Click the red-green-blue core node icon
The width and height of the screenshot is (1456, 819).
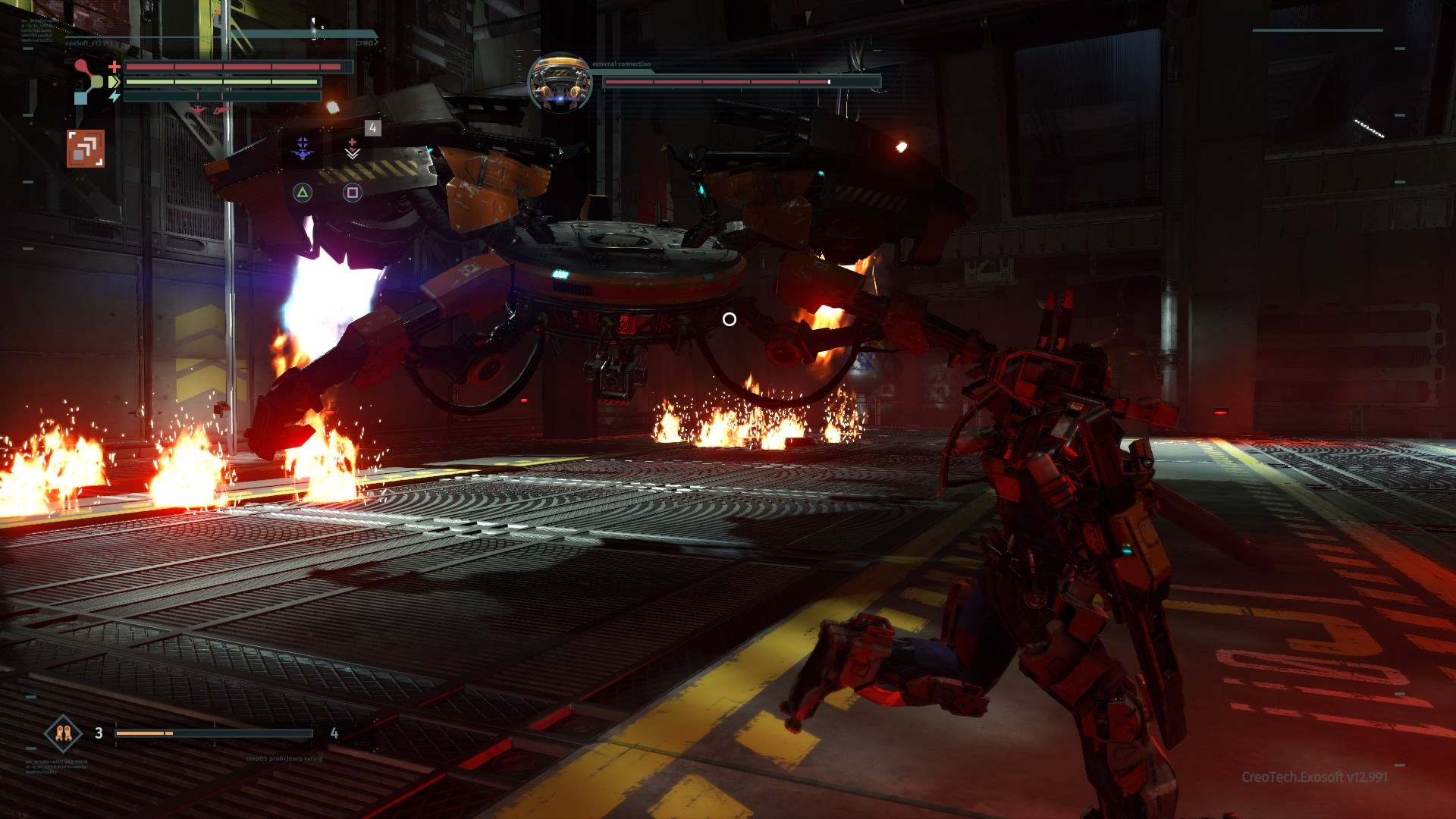click(x=88, y=81)
